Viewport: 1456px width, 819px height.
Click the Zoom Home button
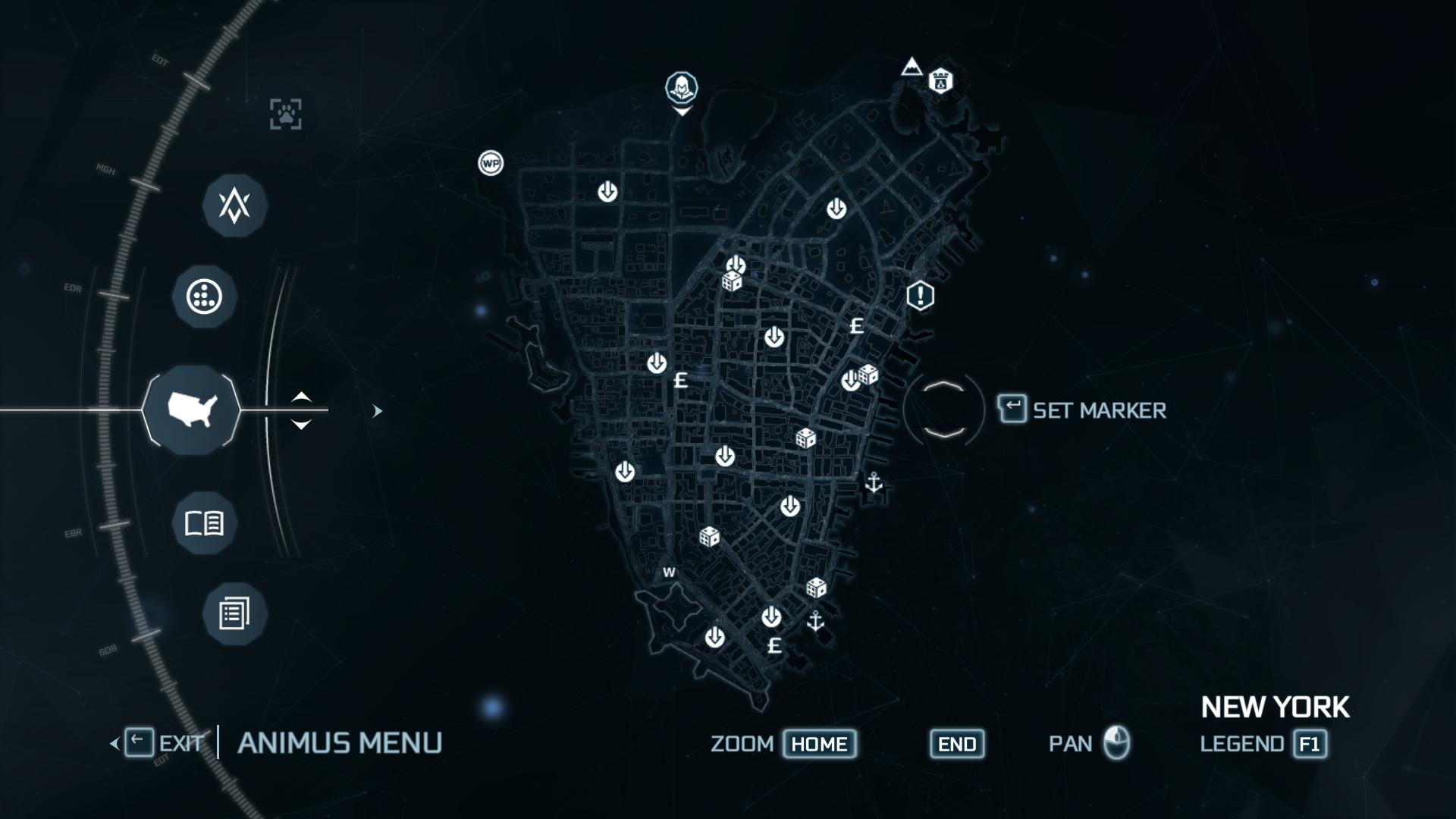tap(819, 744)
